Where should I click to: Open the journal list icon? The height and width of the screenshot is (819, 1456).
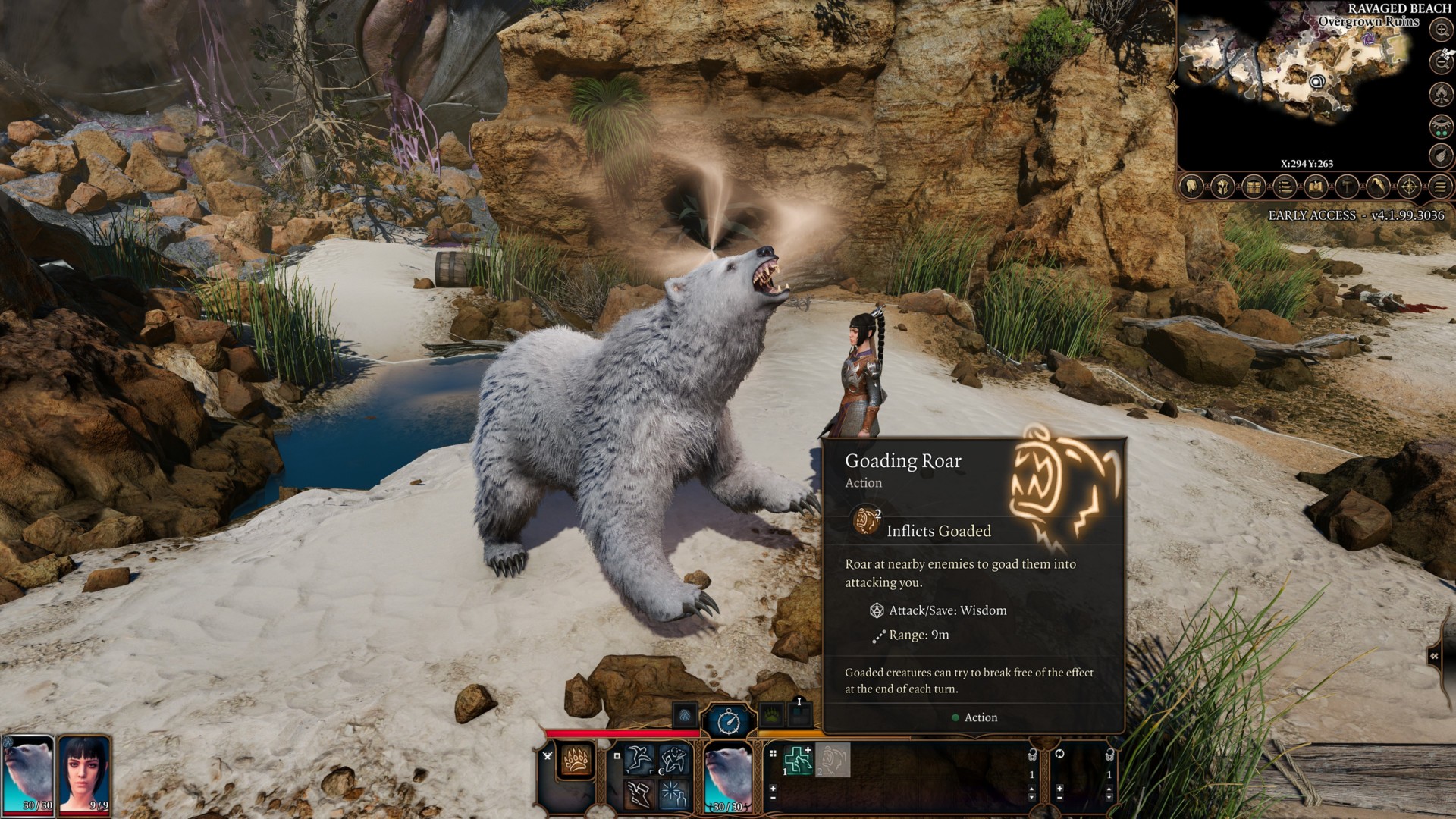point(1285,187)
